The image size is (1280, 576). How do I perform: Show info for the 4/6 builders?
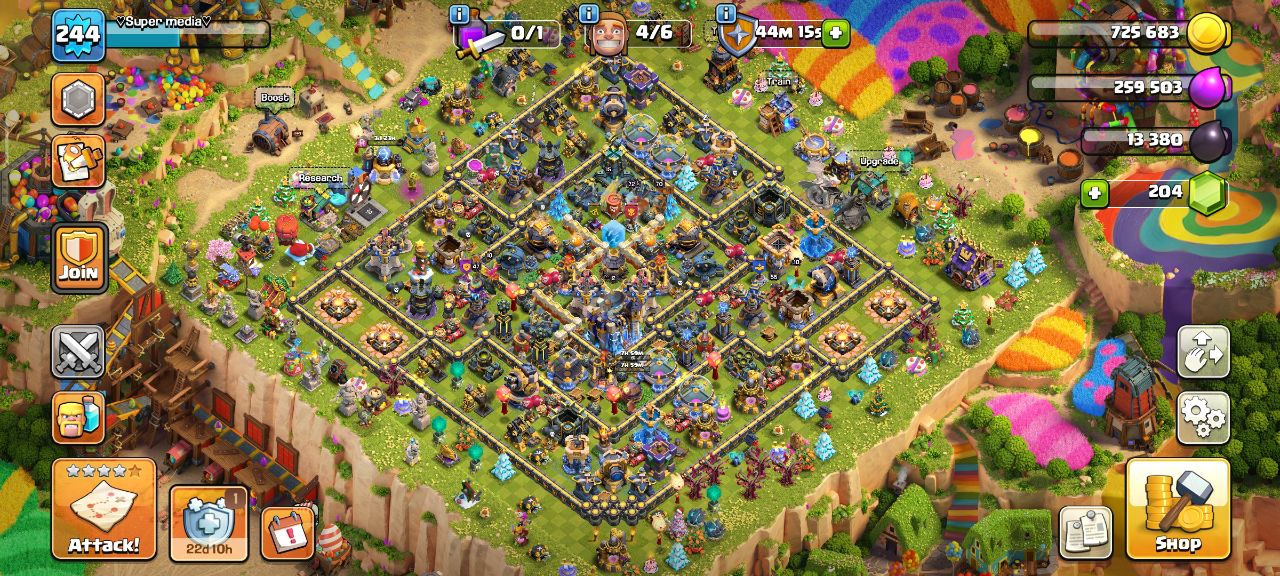[590, 14]
